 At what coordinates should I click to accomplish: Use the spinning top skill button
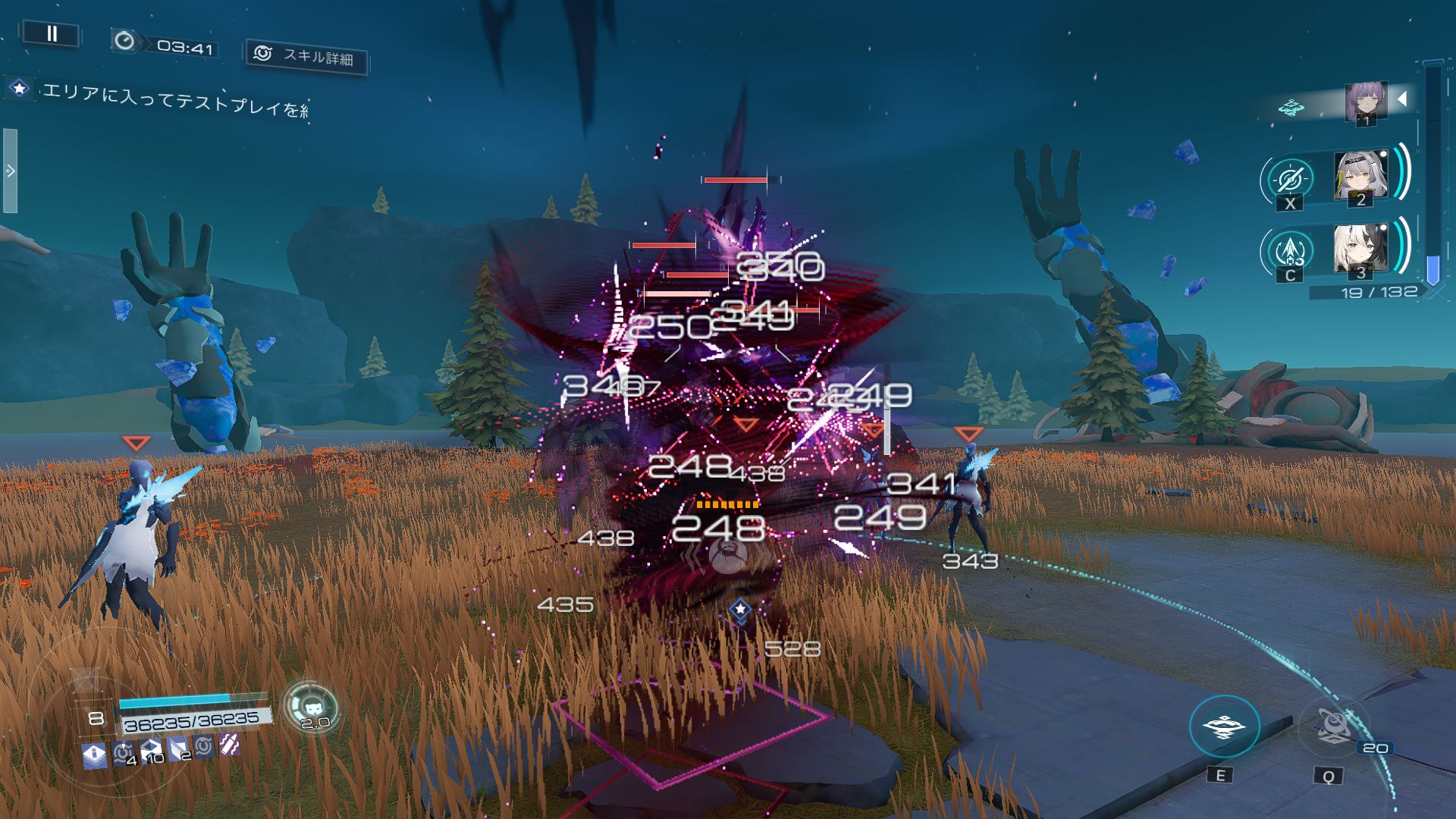pos(1224,727)
